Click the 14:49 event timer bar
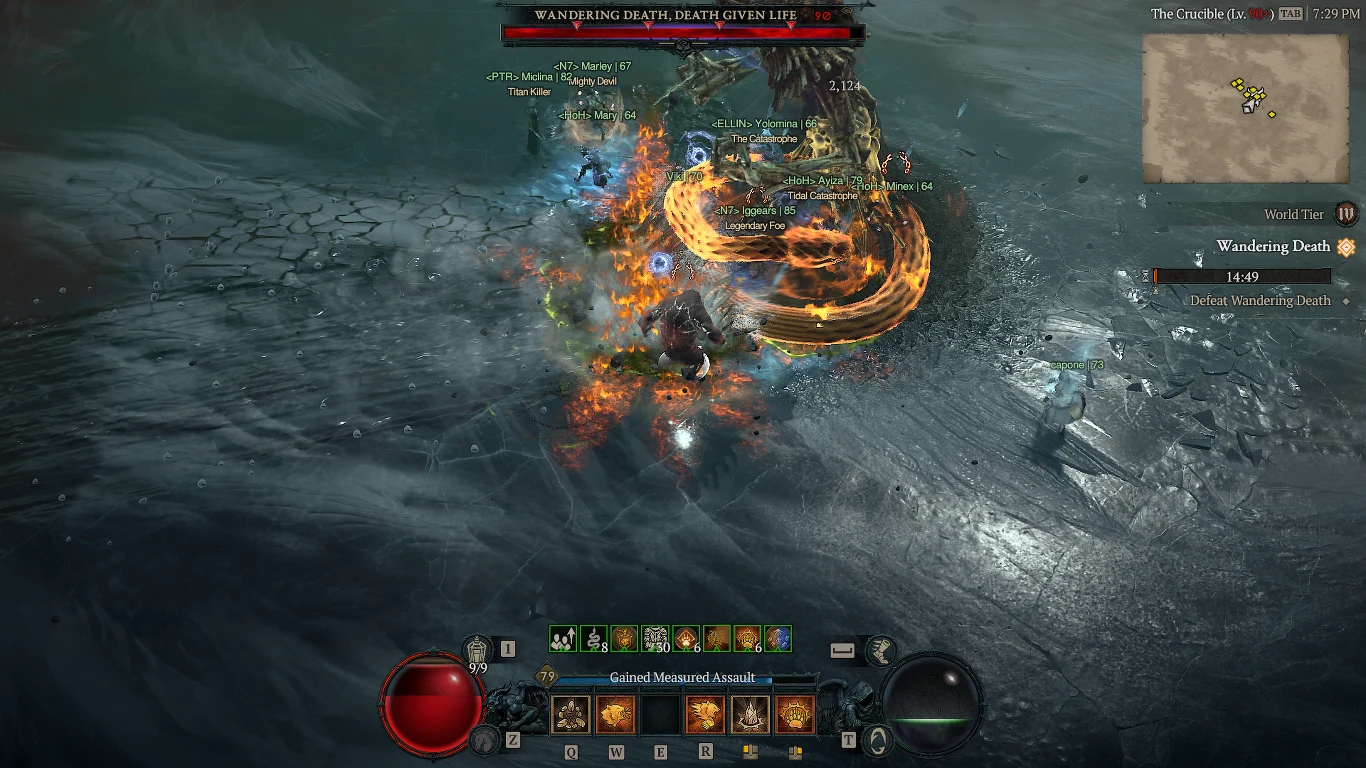 [x=1241, y=276]
